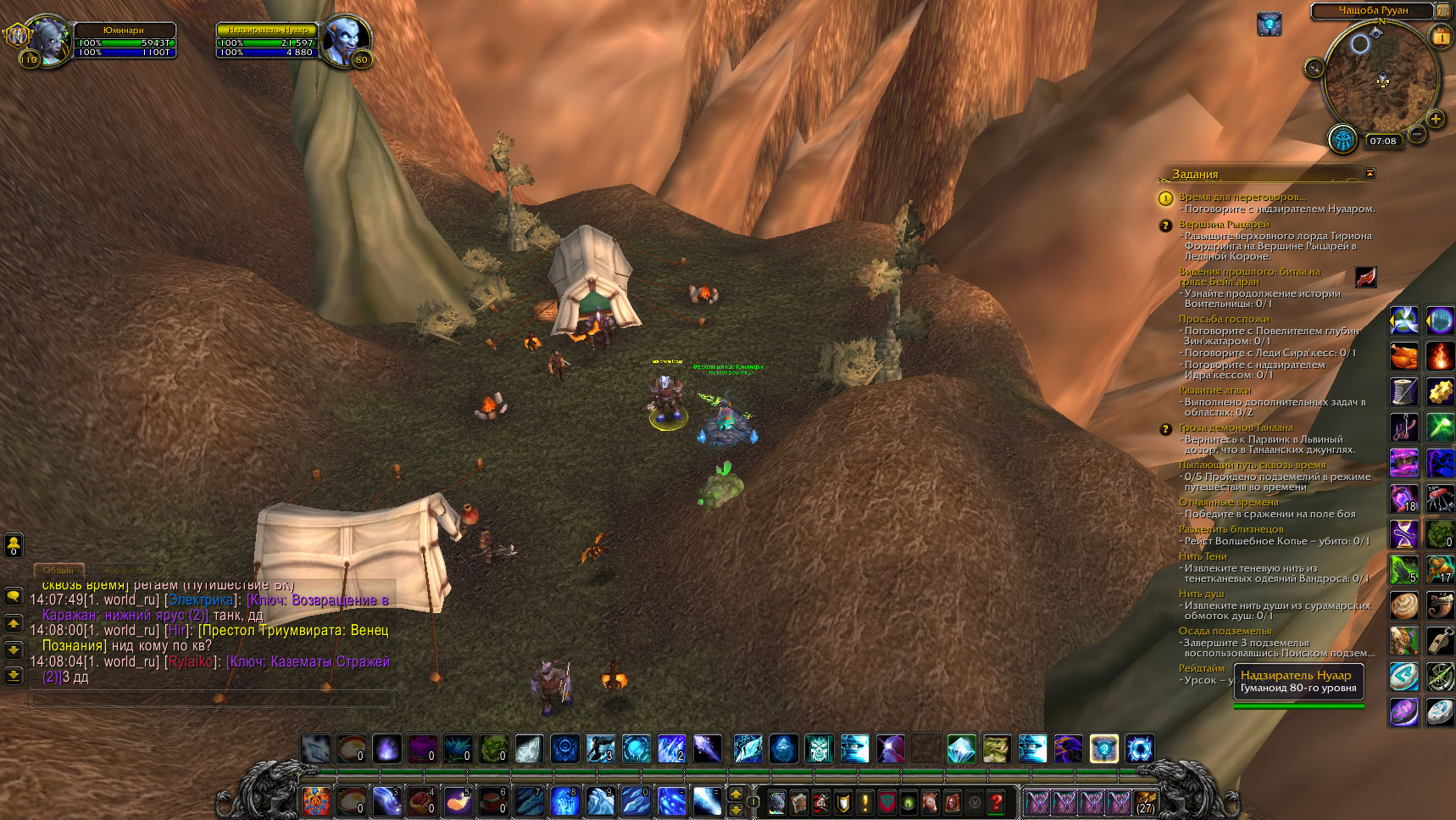Viewport: 1456px width, 820px height.
Task: Click the magnifying glass tracking button
Action: (x=1314, y=68)
